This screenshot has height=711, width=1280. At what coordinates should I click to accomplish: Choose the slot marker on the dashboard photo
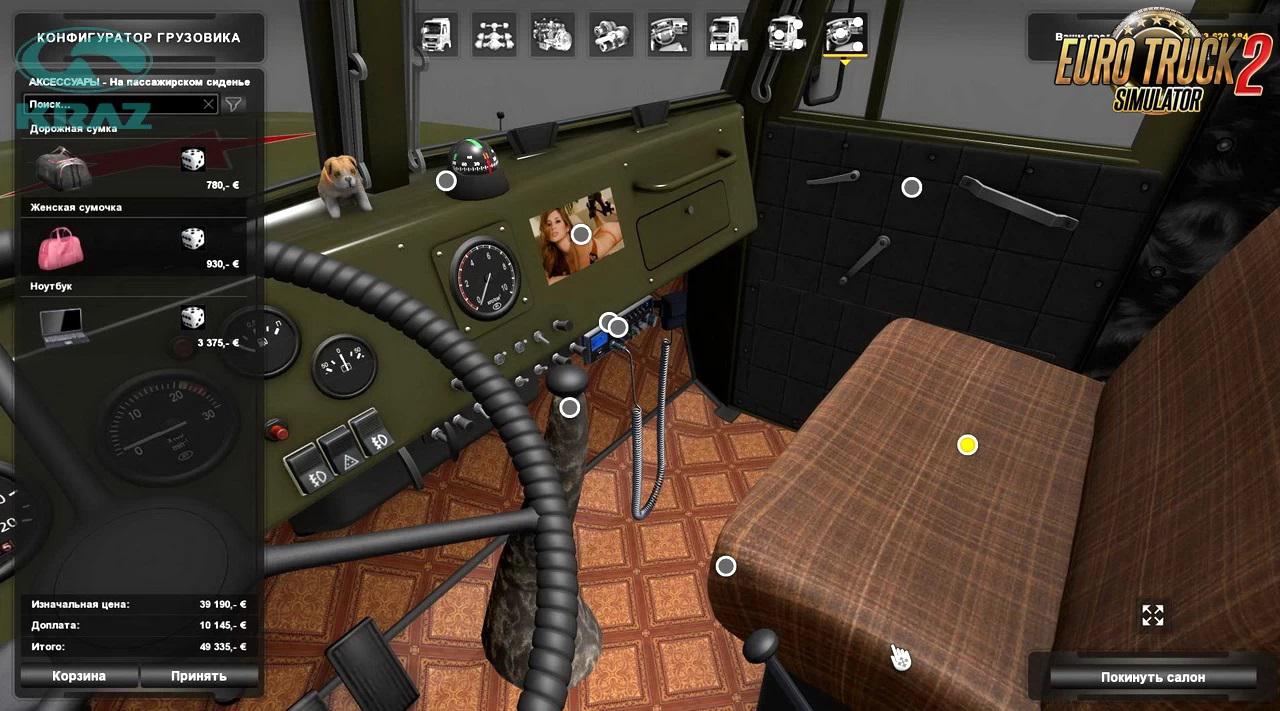(x=581, y=235)
